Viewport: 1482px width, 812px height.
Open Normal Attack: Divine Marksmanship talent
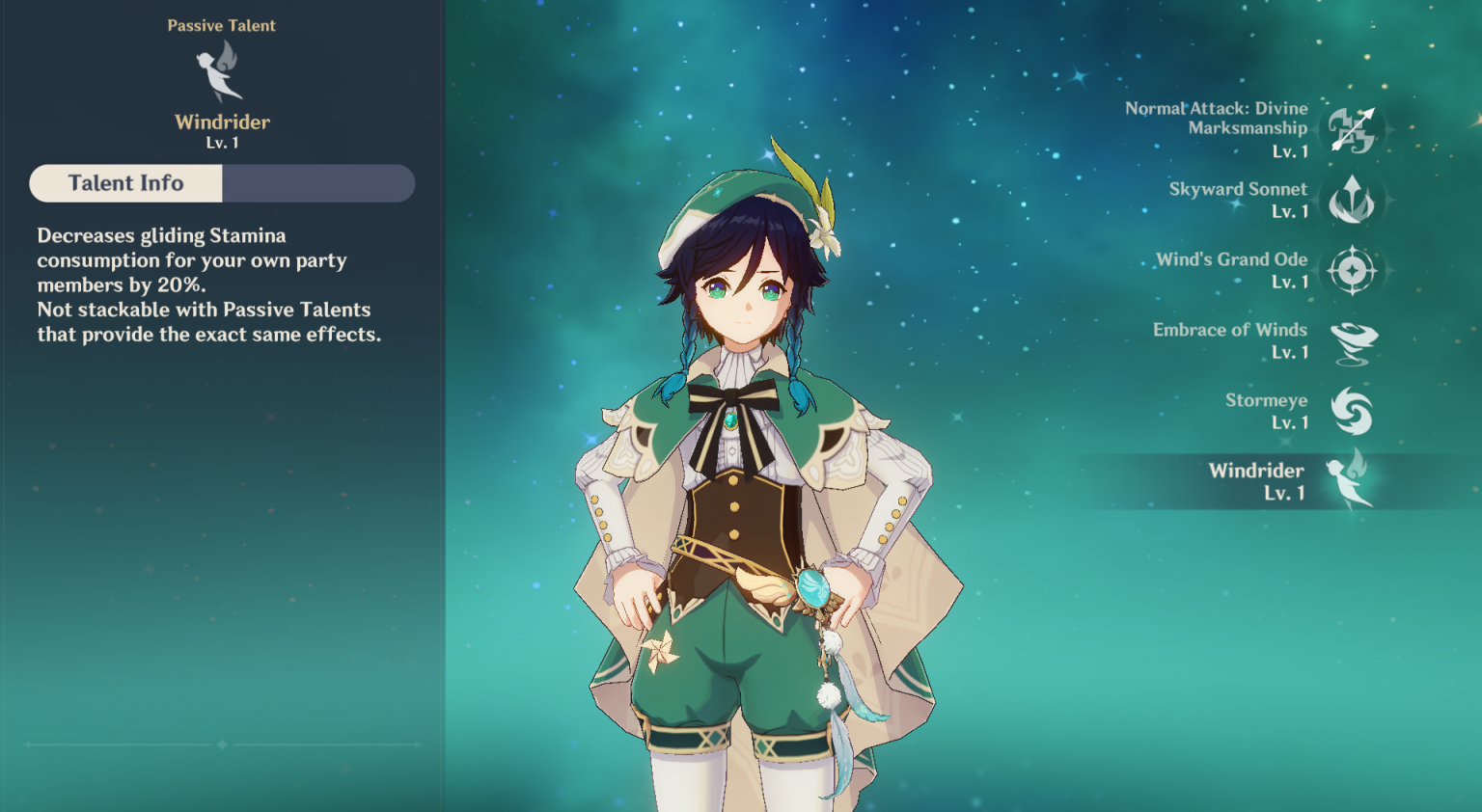tap(1352, 130)
